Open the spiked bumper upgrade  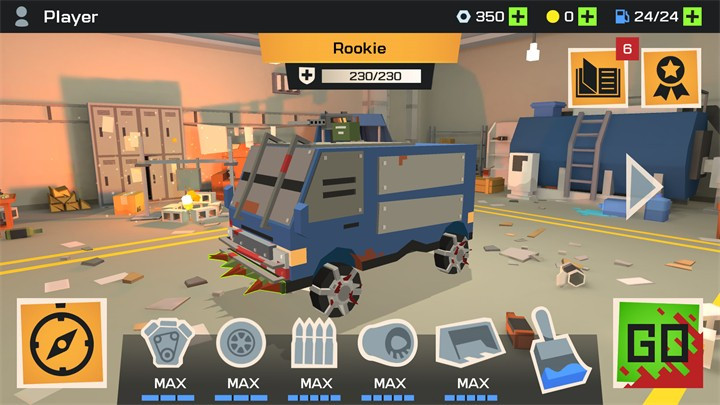(x=316, y=345)
